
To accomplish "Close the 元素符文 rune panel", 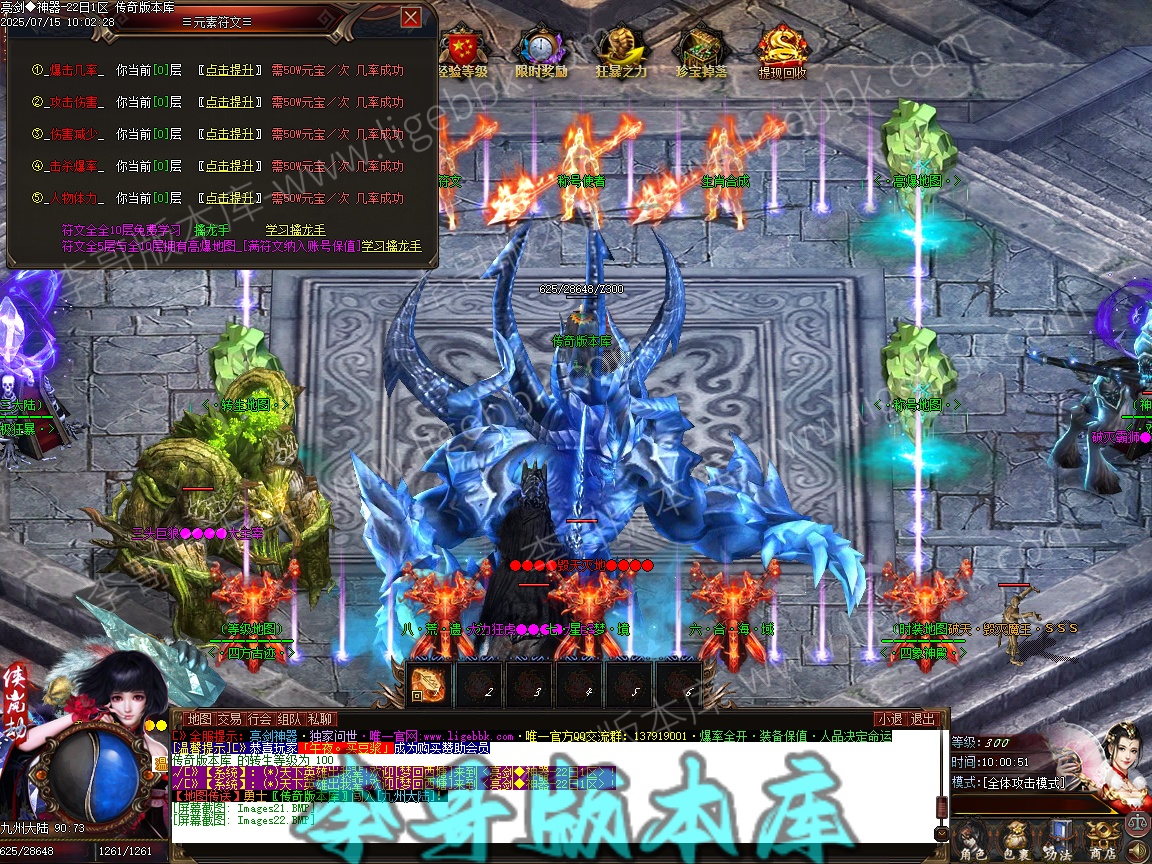I will coord(410,18).
